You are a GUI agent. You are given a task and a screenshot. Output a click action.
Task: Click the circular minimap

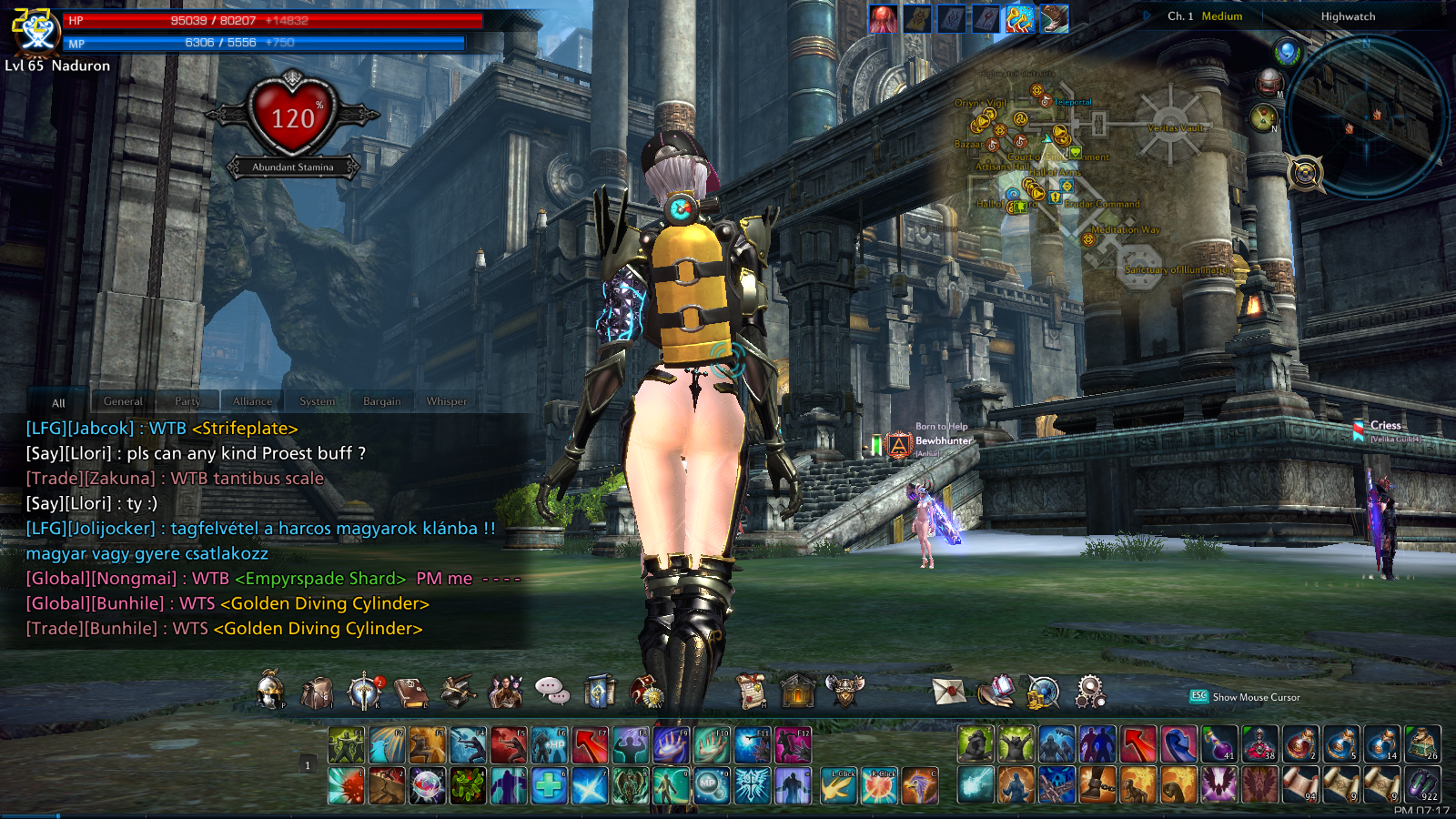1366,116
